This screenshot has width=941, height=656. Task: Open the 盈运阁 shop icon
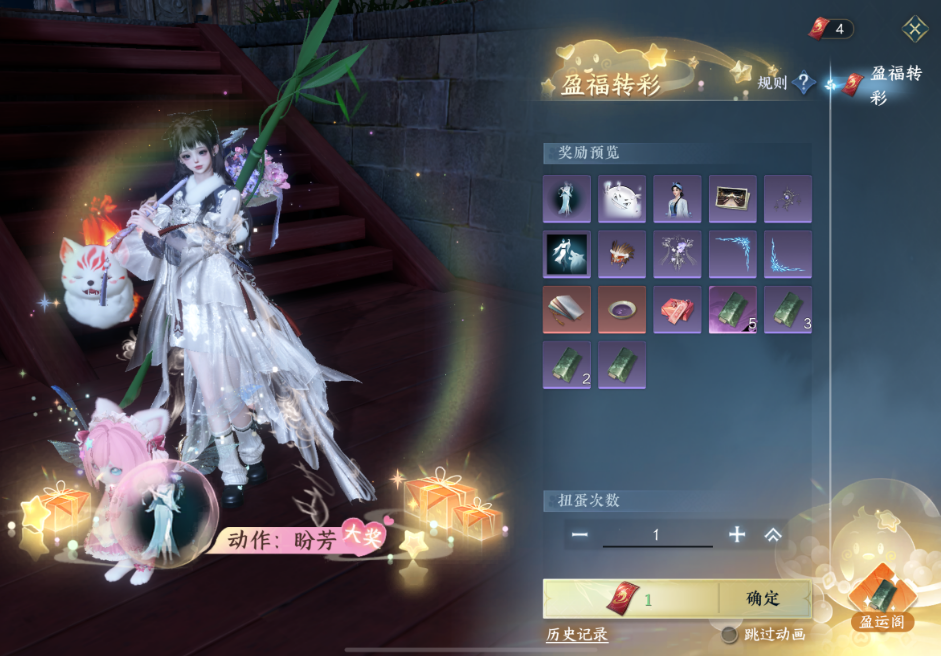pyautogui.click(x=880, y=596)
